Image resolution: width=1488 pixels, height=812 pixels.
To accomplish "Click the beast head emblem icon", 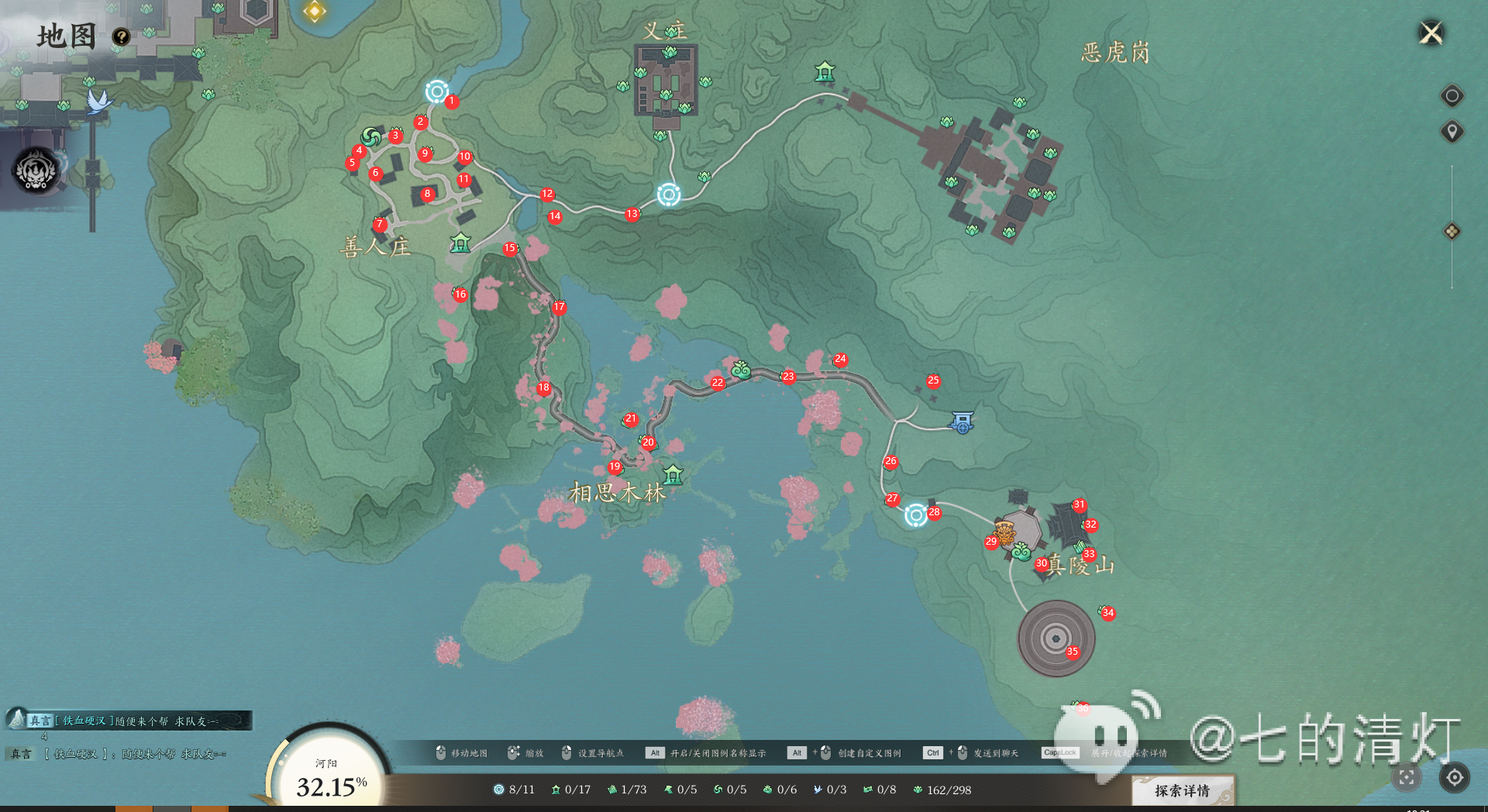I will 36,170.
